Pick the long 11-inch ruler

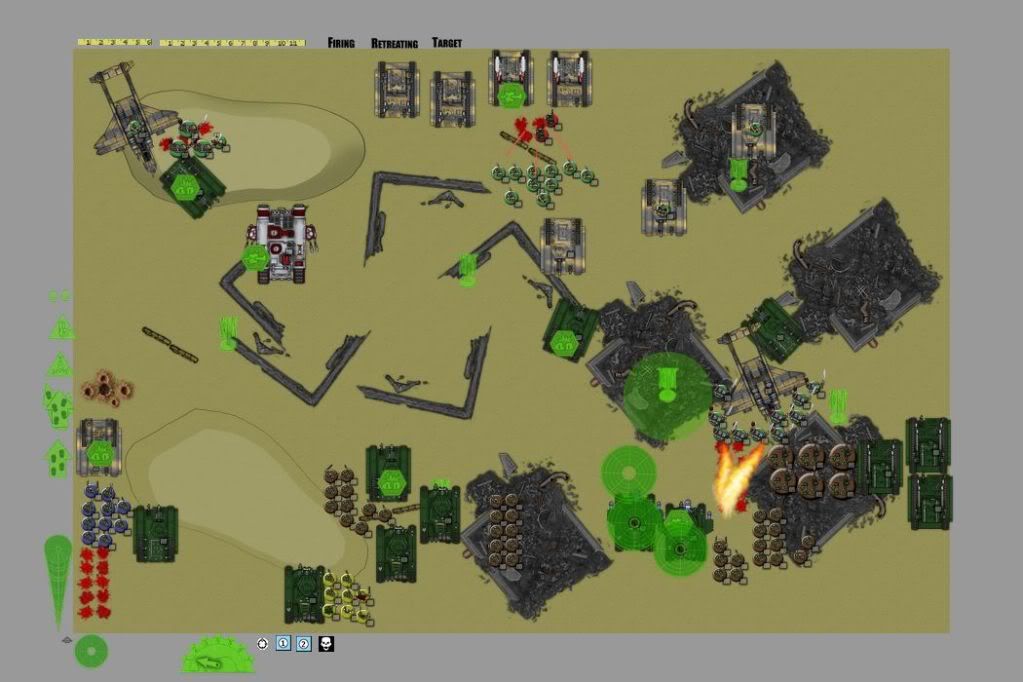[x=232, y=43]
